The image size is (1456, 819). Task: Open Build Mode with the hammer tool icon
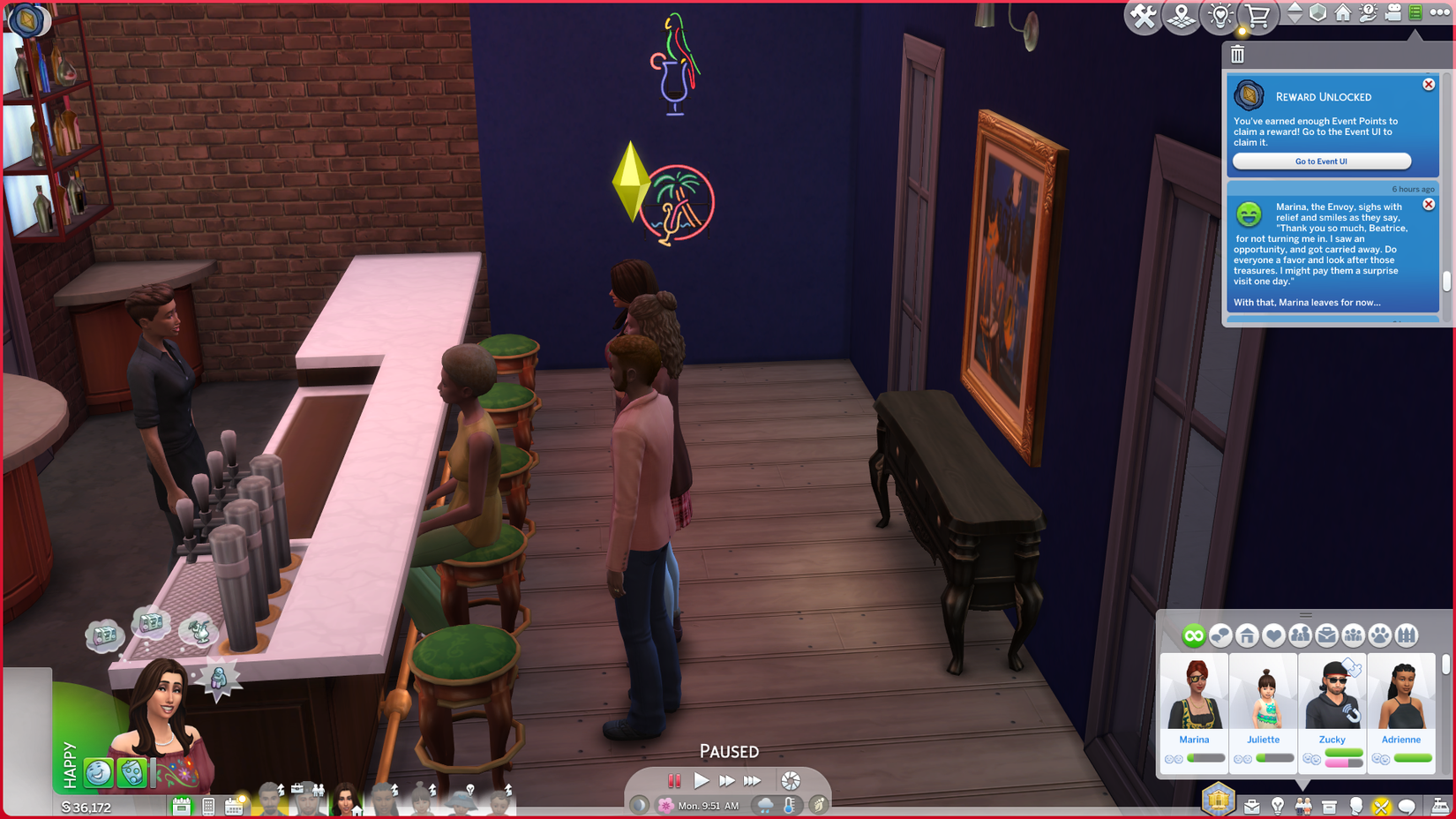(x=1143, y=15)
